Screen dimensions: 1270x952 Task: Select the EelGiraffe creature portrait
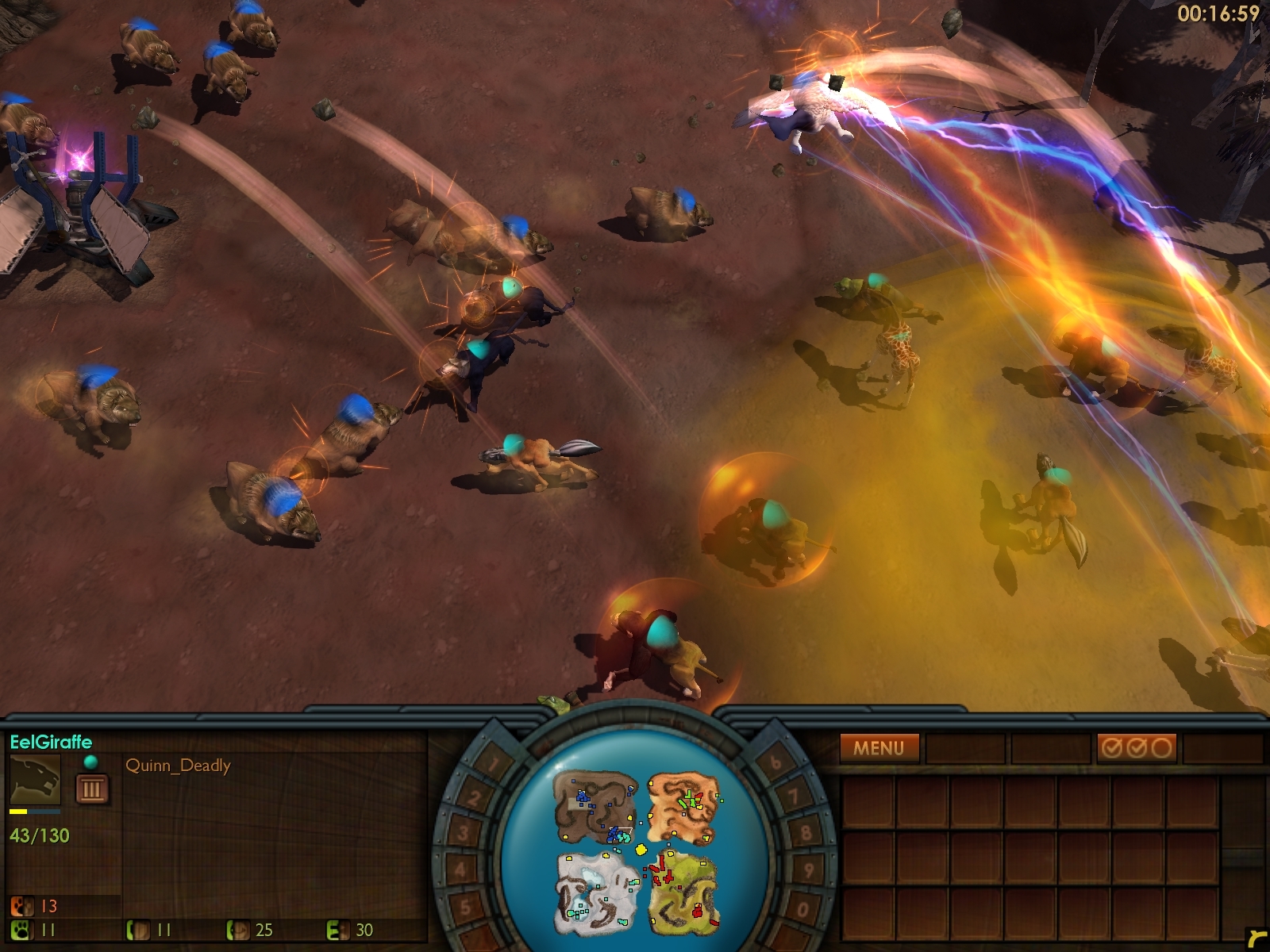pos(35,780)
